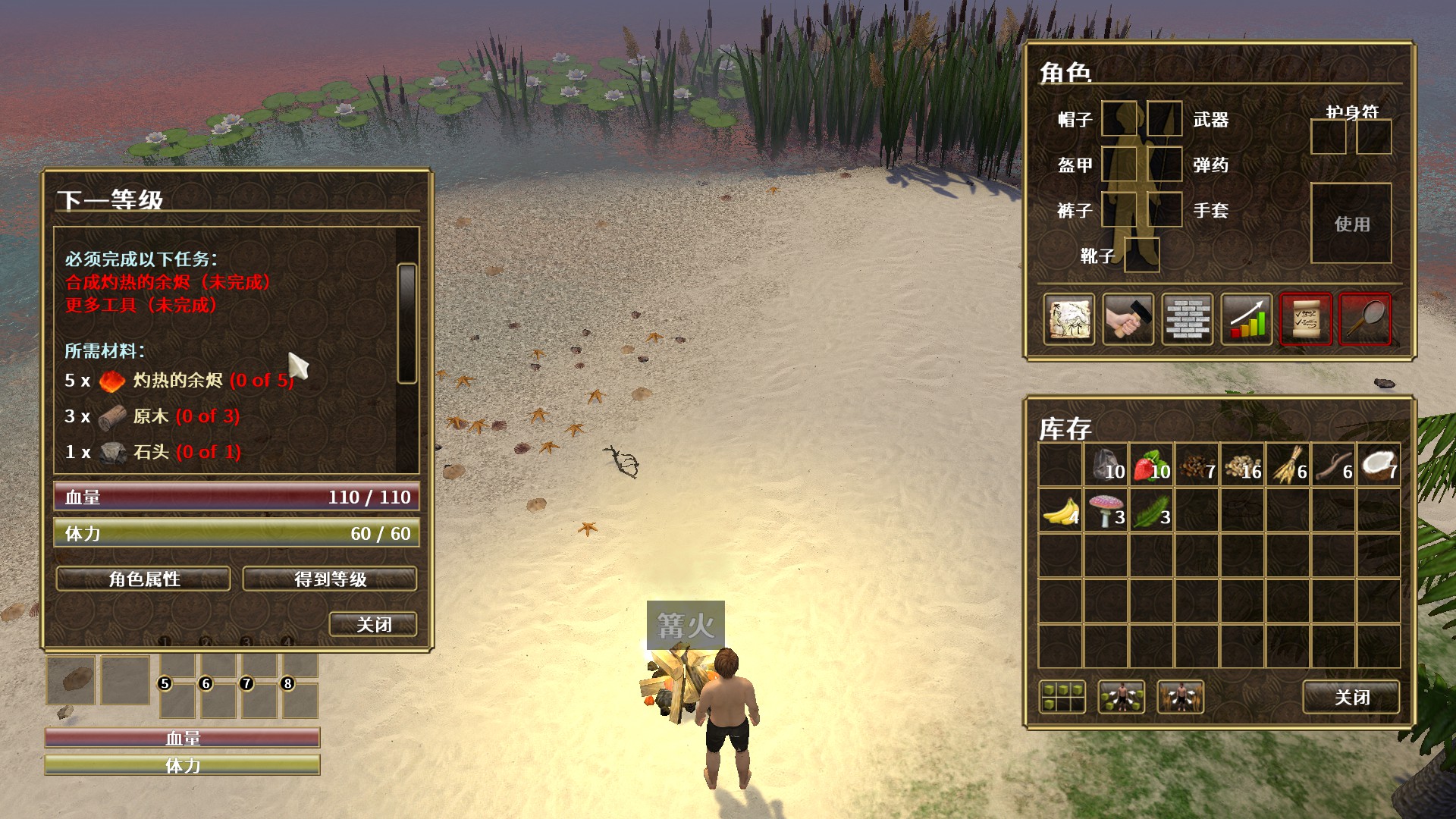The height and width of the screenshot is (819, 1456).
Task: Close the 库存 inventory panel
Action: pos(1351,697)
